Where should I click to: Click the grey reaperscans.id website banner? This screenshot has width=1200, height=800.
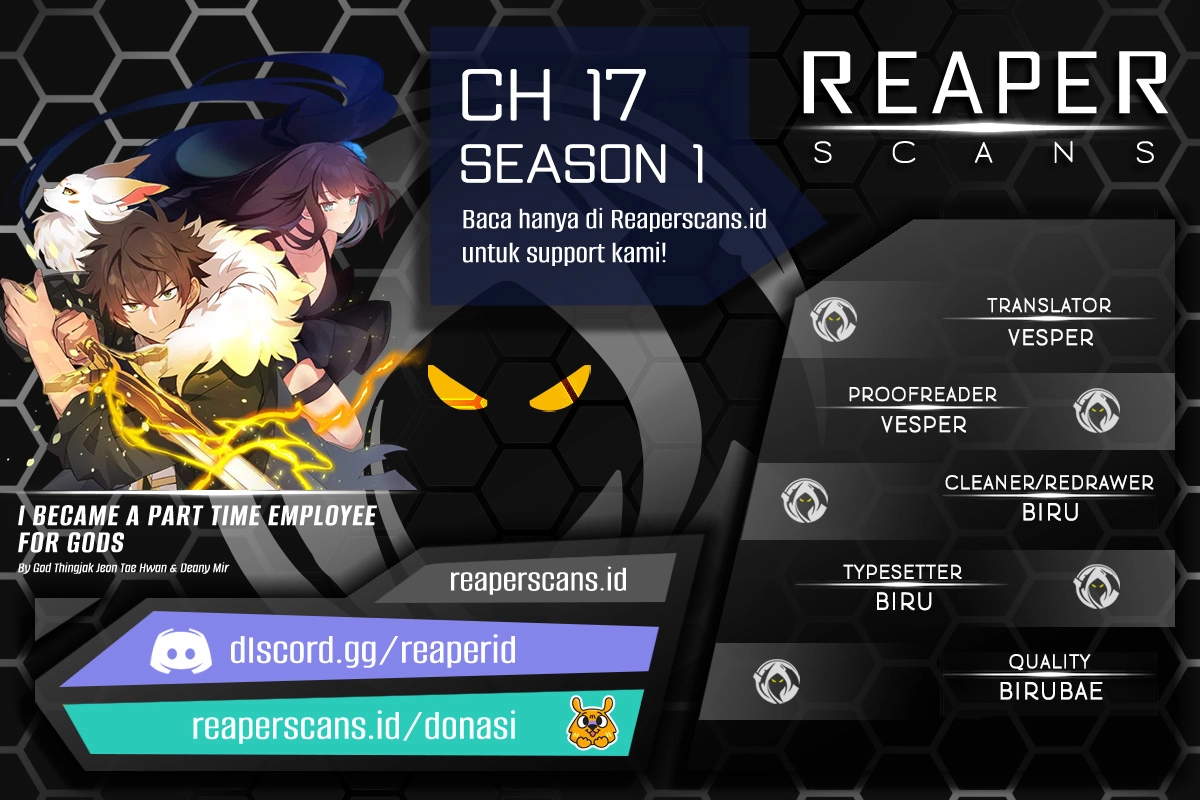(537, 579)
